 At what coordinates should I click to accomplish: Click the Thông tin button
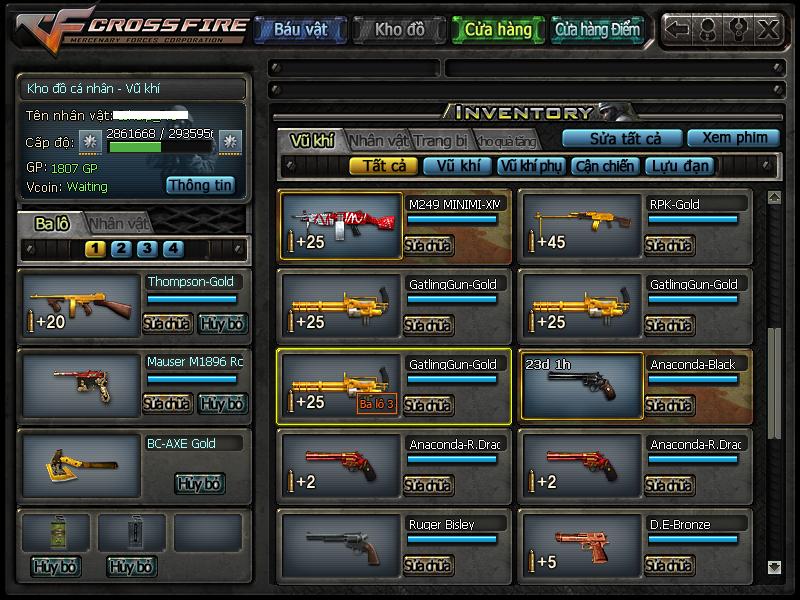(200, 185)
